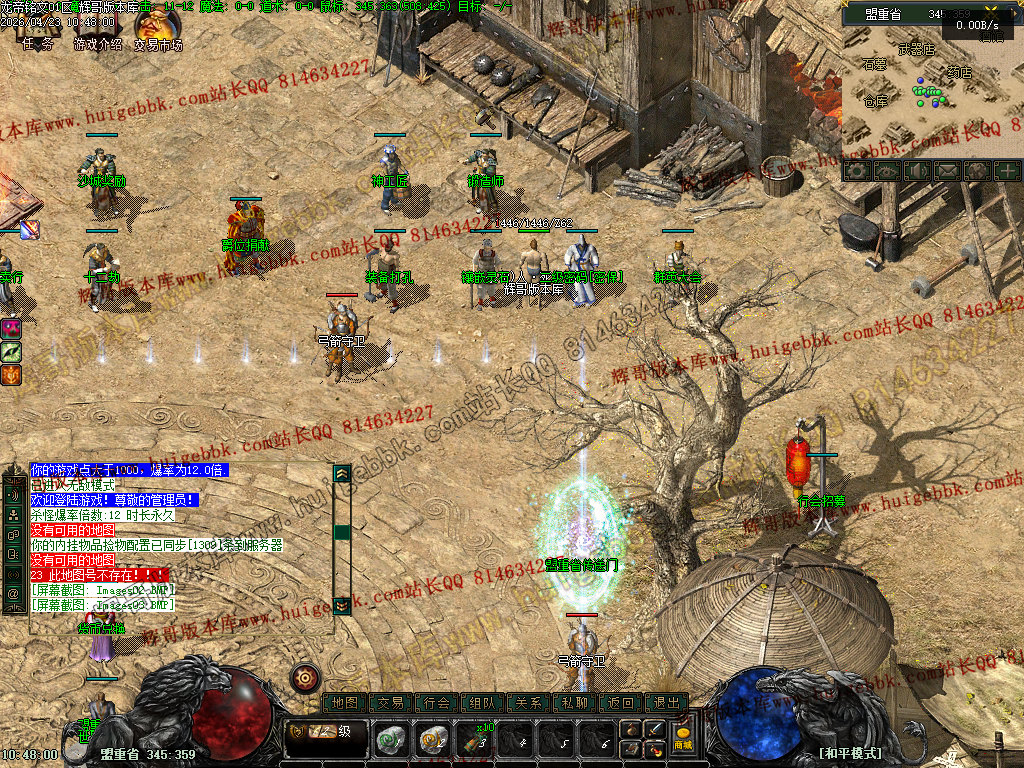
Task: Open the 交易 trade button
Action: click(391, 703)
